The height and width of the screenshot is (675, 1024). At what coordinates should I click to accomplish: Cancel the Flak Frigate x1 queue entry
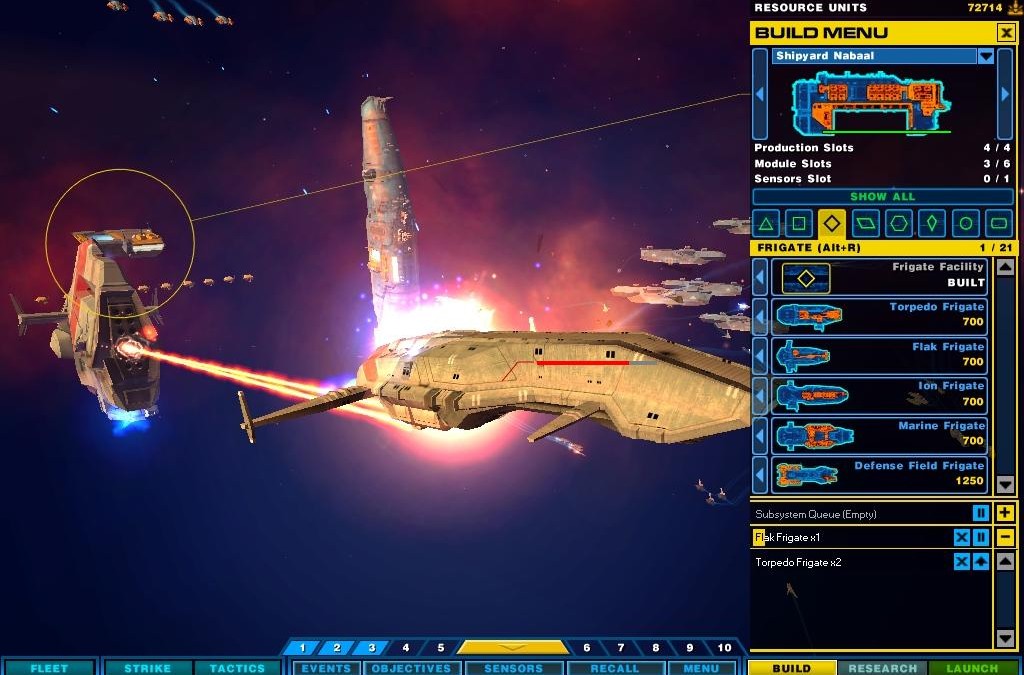961,538
